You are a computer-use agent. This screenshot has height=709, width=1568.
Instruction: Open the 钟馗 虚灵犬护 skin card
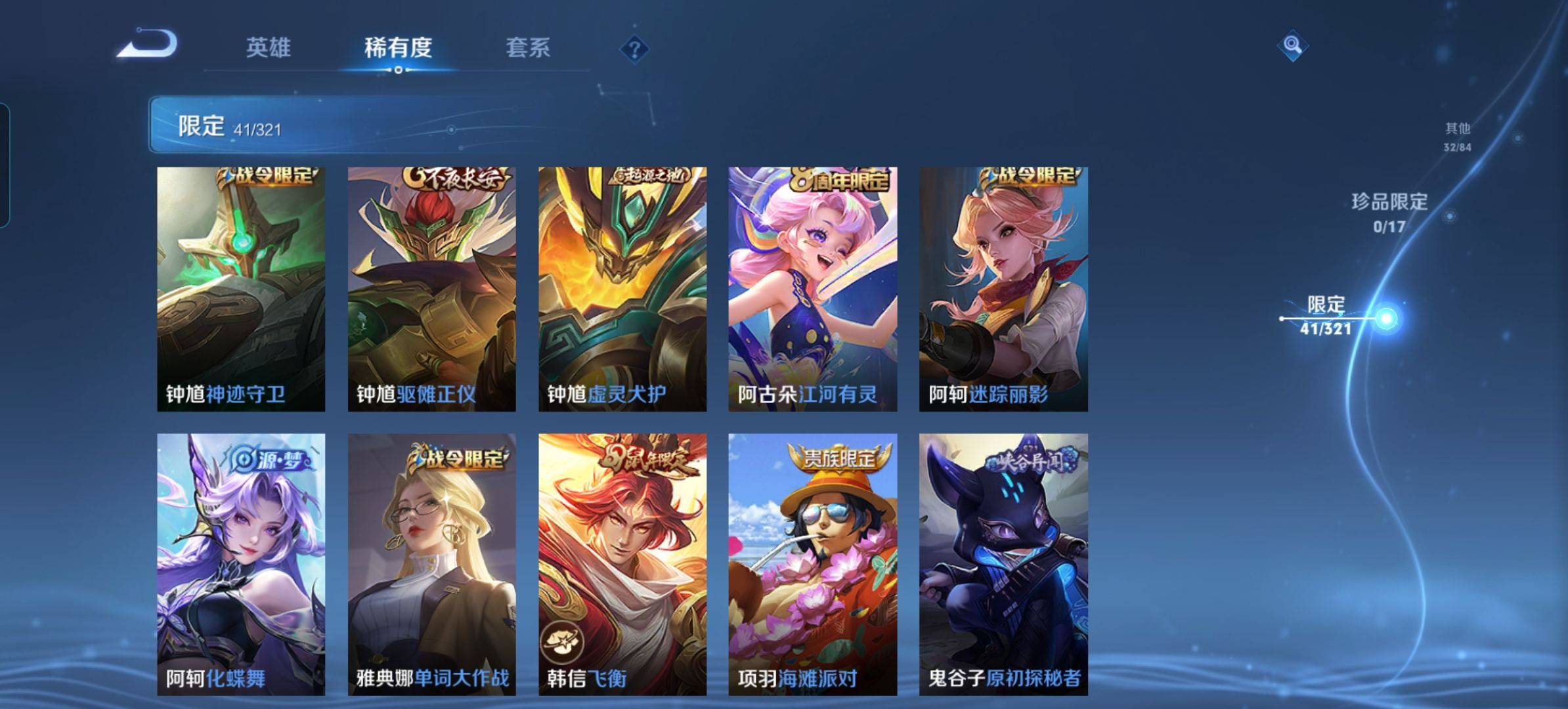622,289
